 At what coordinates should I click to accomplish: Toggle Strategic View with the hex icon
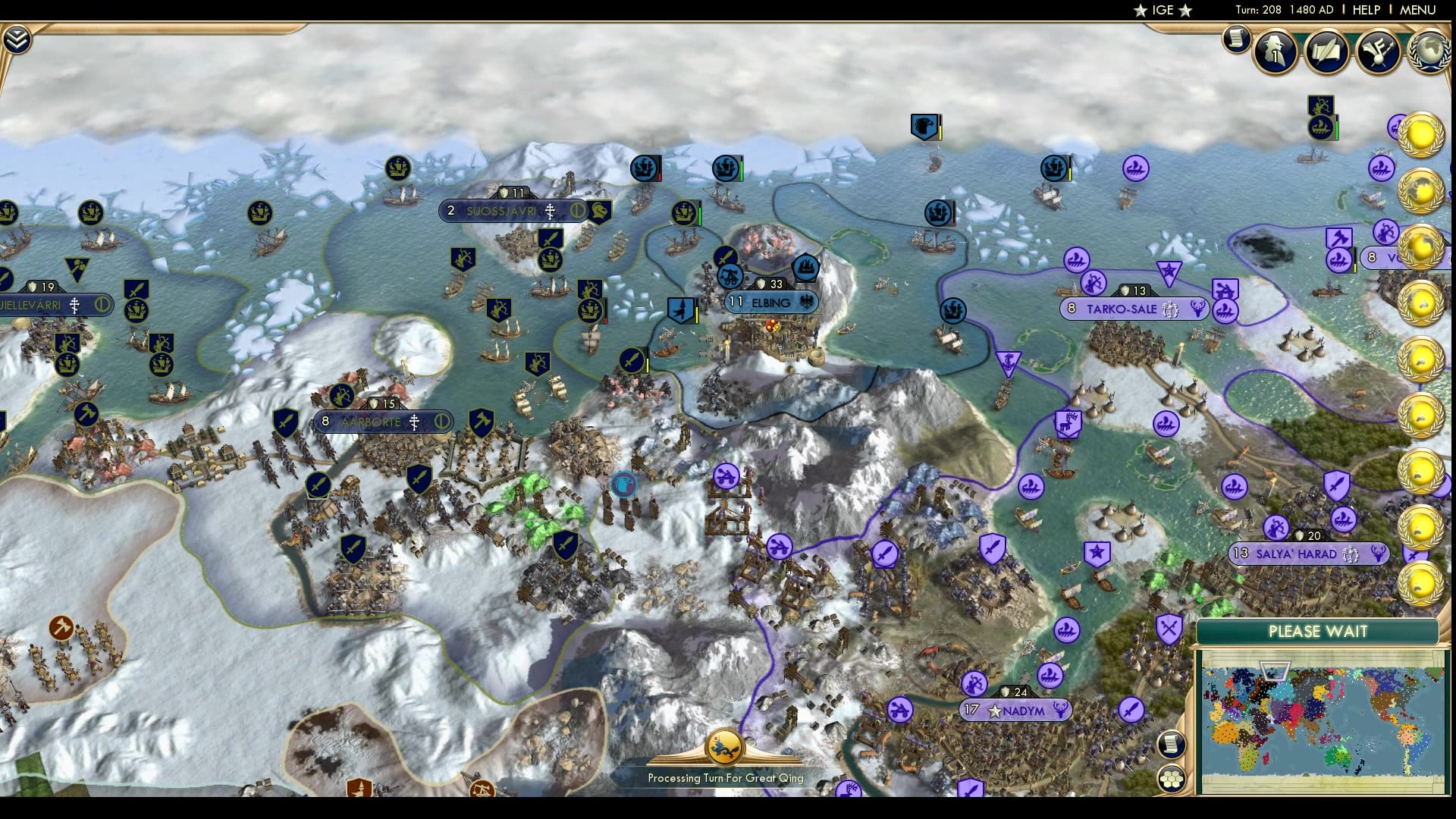click(x=1172, y=780)
